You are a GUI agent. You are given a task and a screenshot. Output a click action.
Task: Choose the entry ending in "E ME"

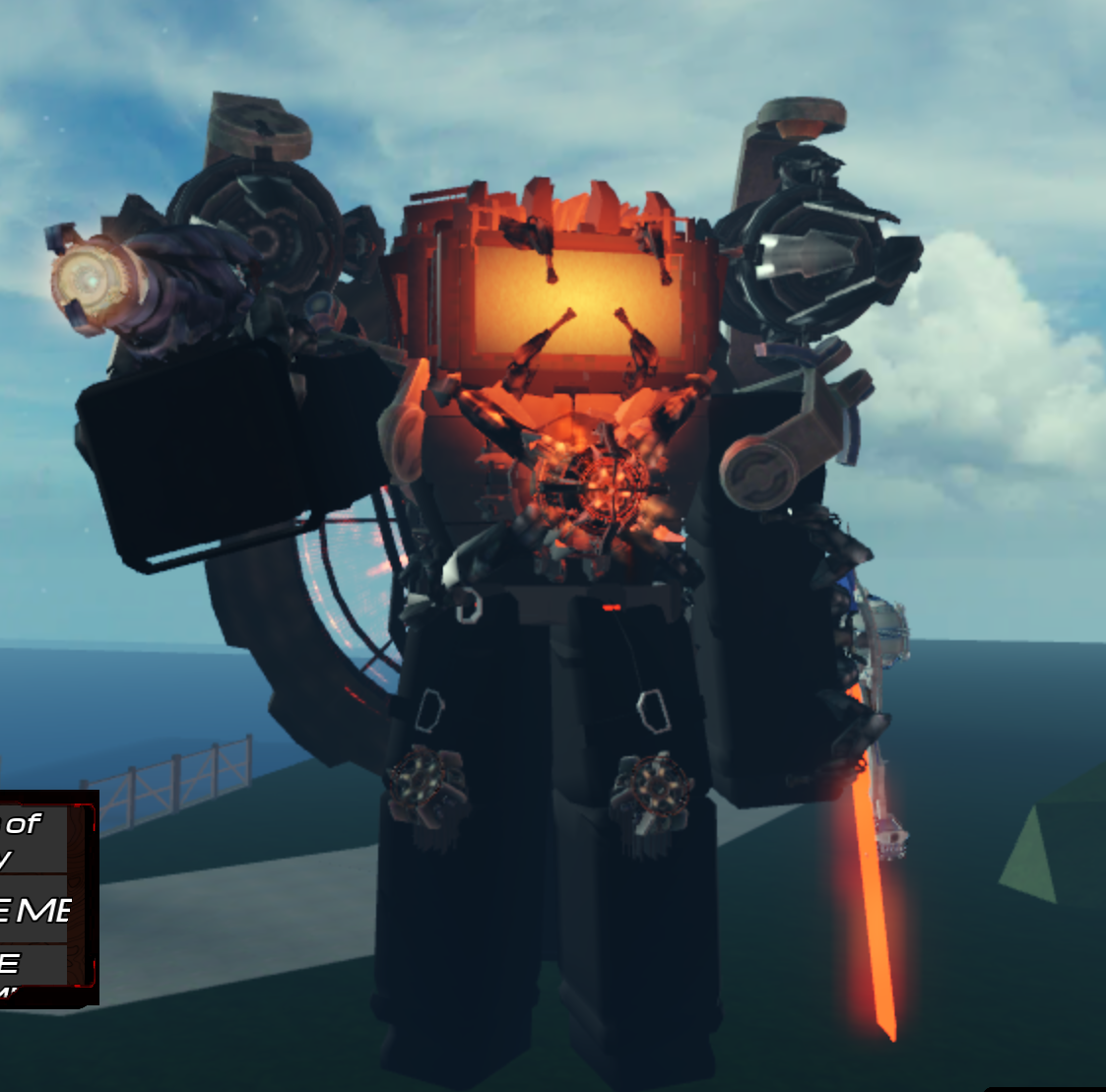click(33, 910)
